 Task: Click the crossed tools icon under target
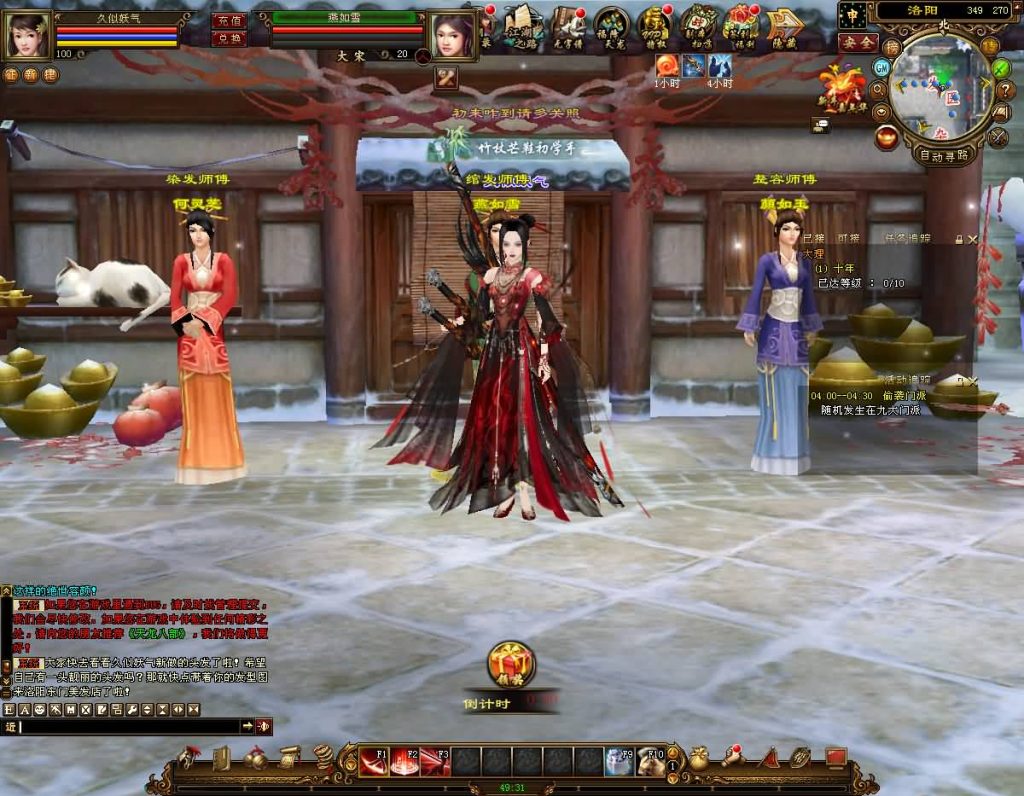(446, 78)
